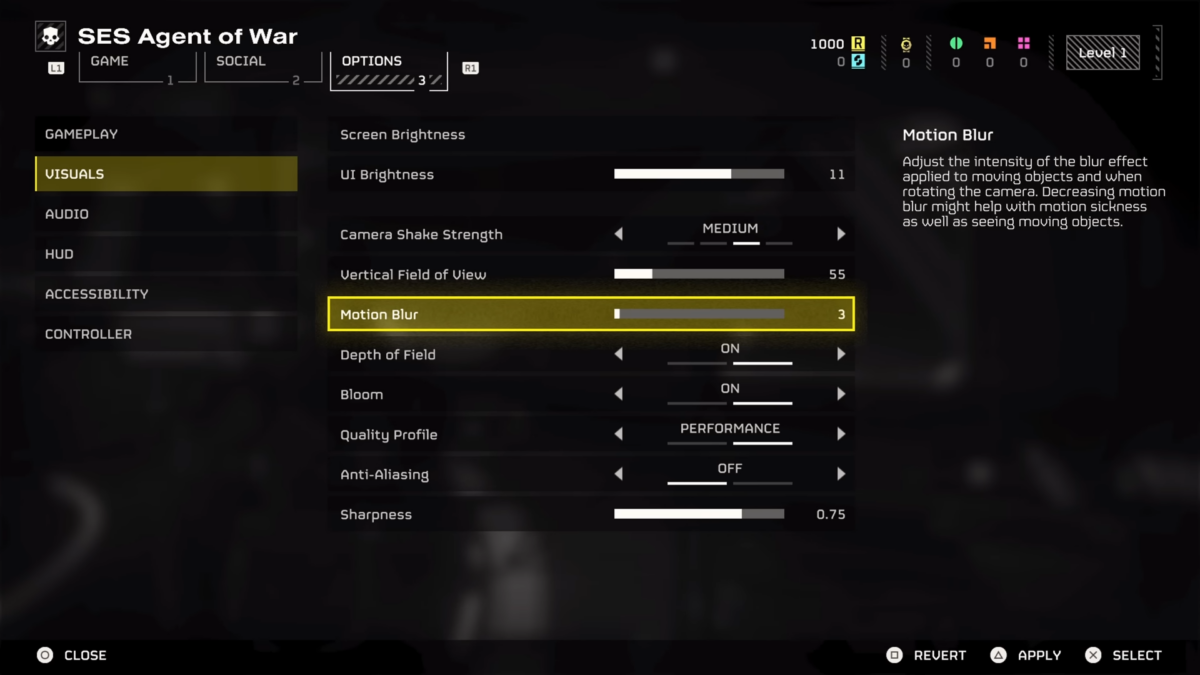Choose the HUD settings section
The height and width of the screenshot is (675, 1200).
[x=166, y=254]
